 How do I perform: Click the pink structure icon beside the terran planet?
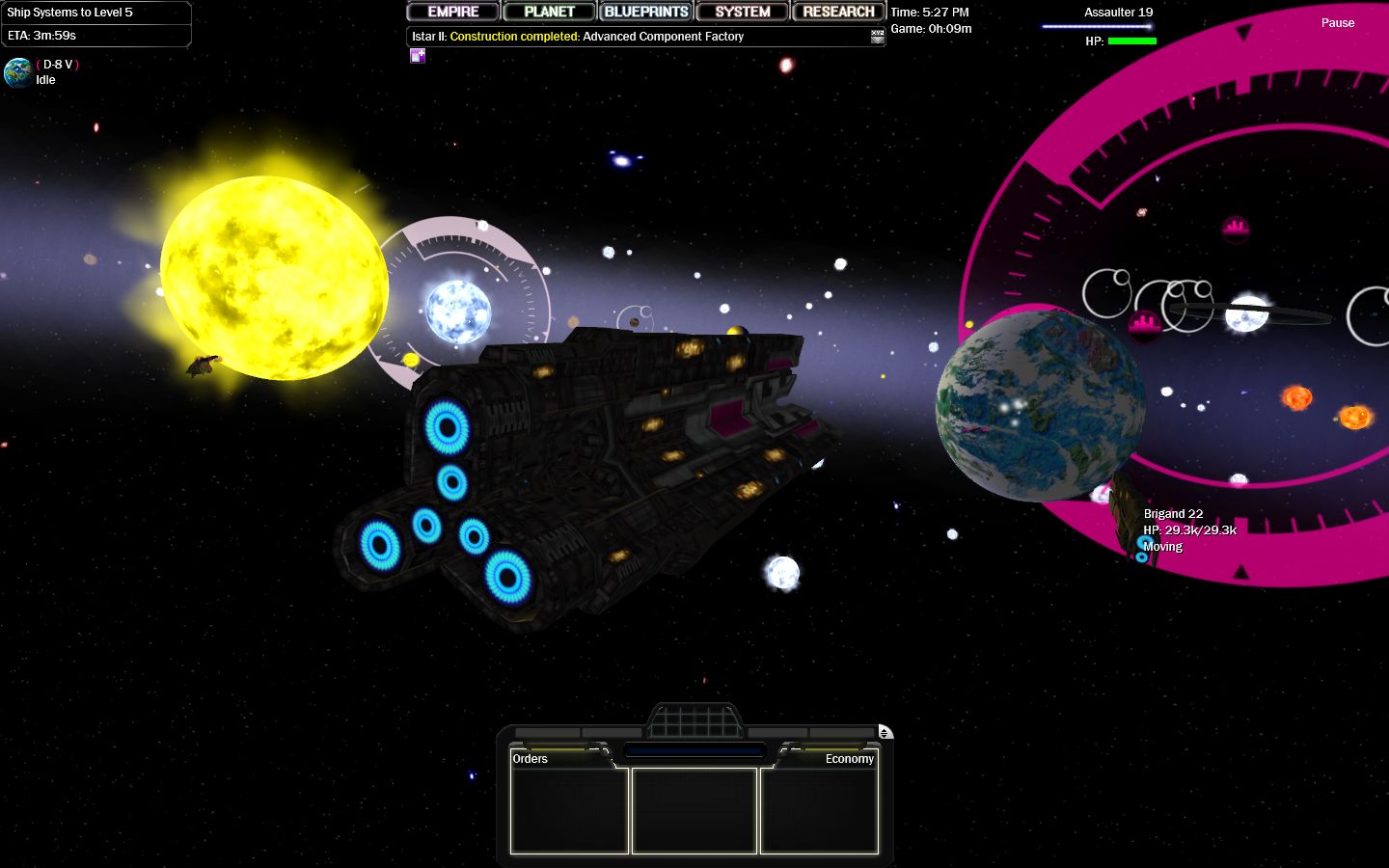(1144, 325)
